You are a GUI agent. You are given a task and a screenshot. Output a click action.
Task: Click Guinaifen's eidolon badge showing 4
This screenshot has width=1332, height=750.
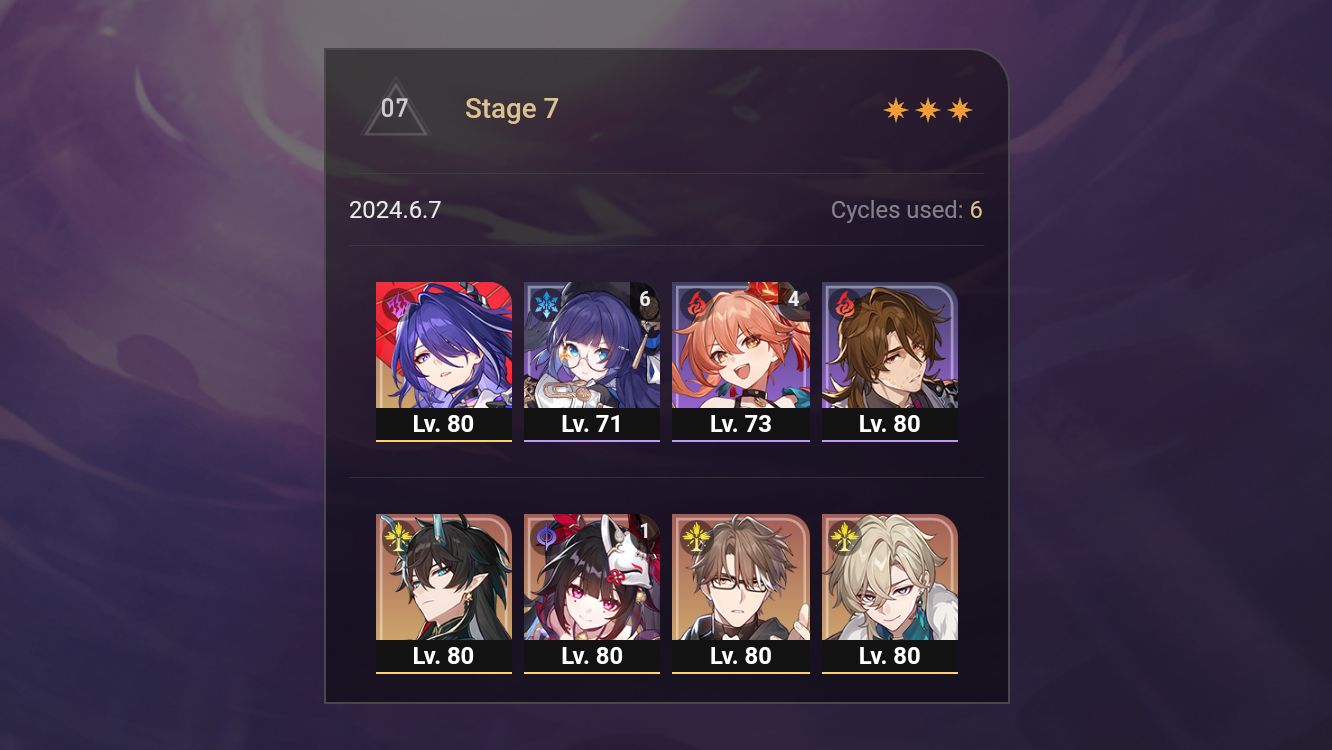tap(794, 296)
